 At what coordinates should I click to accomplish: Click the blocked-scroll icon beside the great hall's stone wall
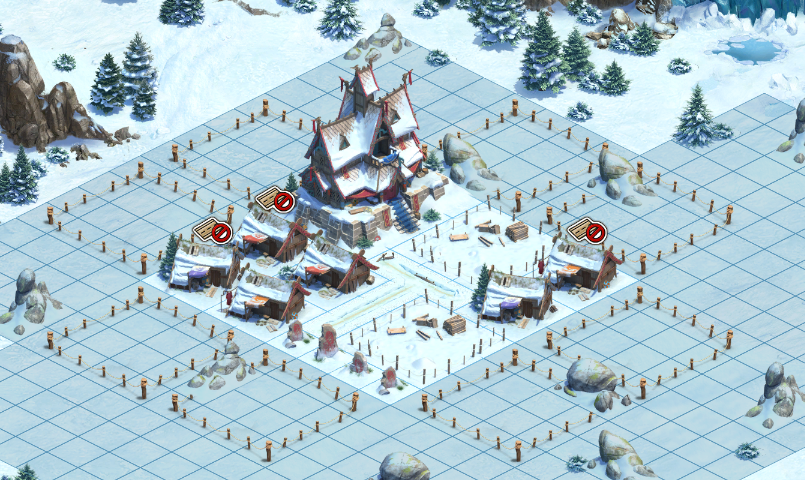tap(275, 201)
